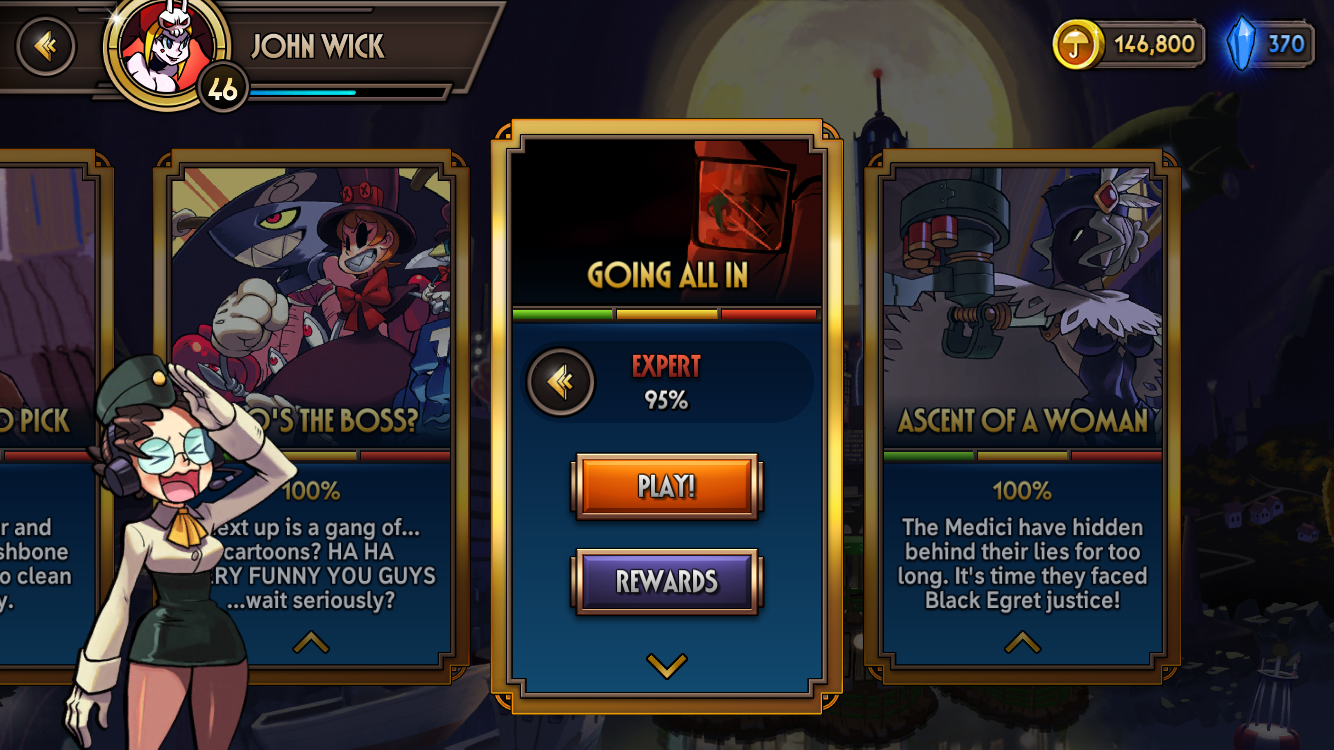Open the blue crystal currency shop
The height and width of the screenshot is (750, 1334).
[1269, 44]
